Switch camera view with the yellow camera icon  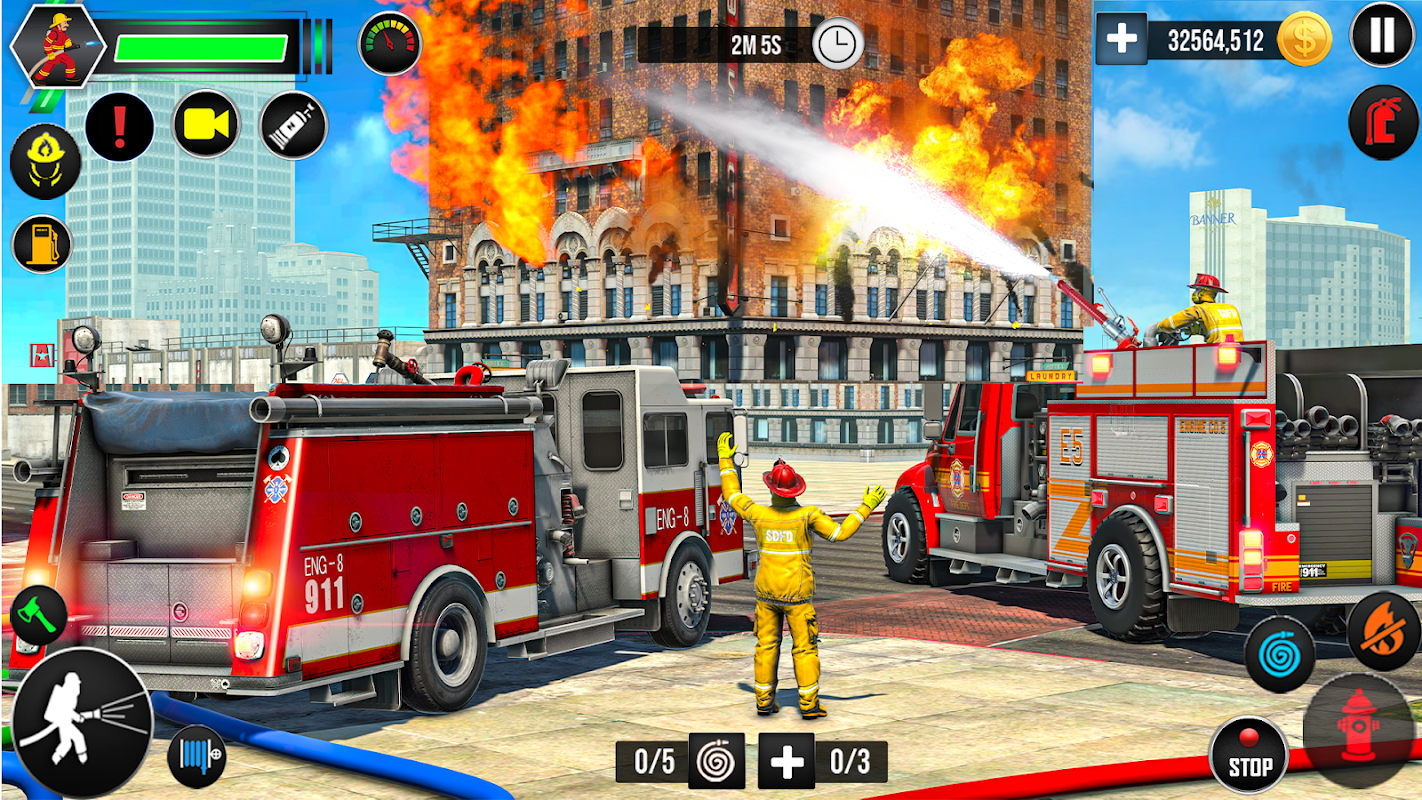pyautogui.click(x=207, y=124)
